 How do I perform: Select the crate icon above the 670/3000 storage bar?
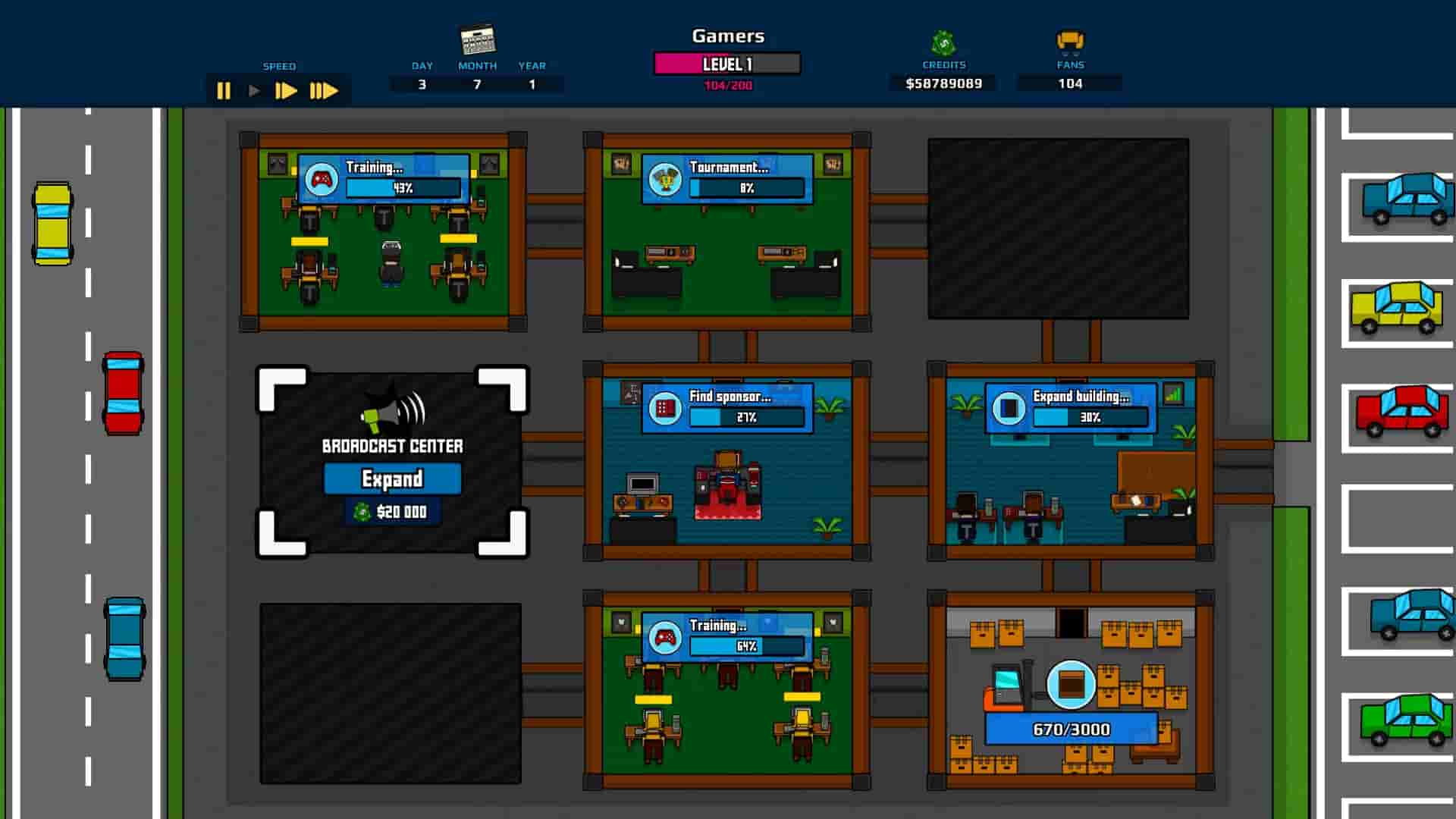pyautogui.click(x=1070, y=685)
